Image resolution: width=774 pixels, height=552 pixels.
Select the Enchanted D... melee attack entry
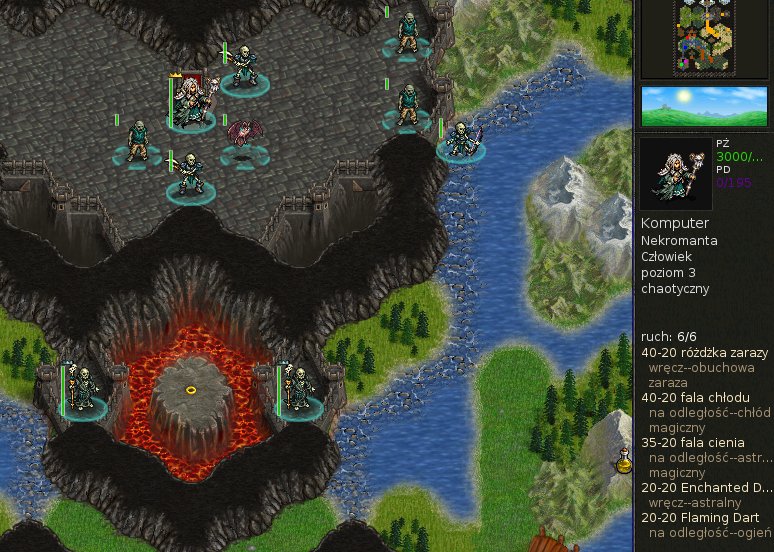[706, 487]
